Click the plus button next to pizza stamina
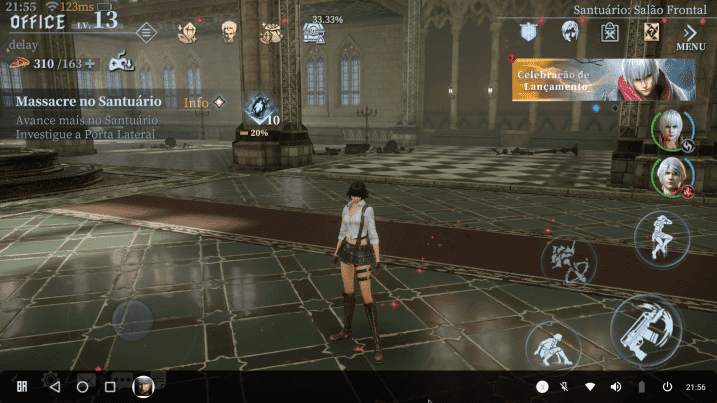 [x=90, y=64]
